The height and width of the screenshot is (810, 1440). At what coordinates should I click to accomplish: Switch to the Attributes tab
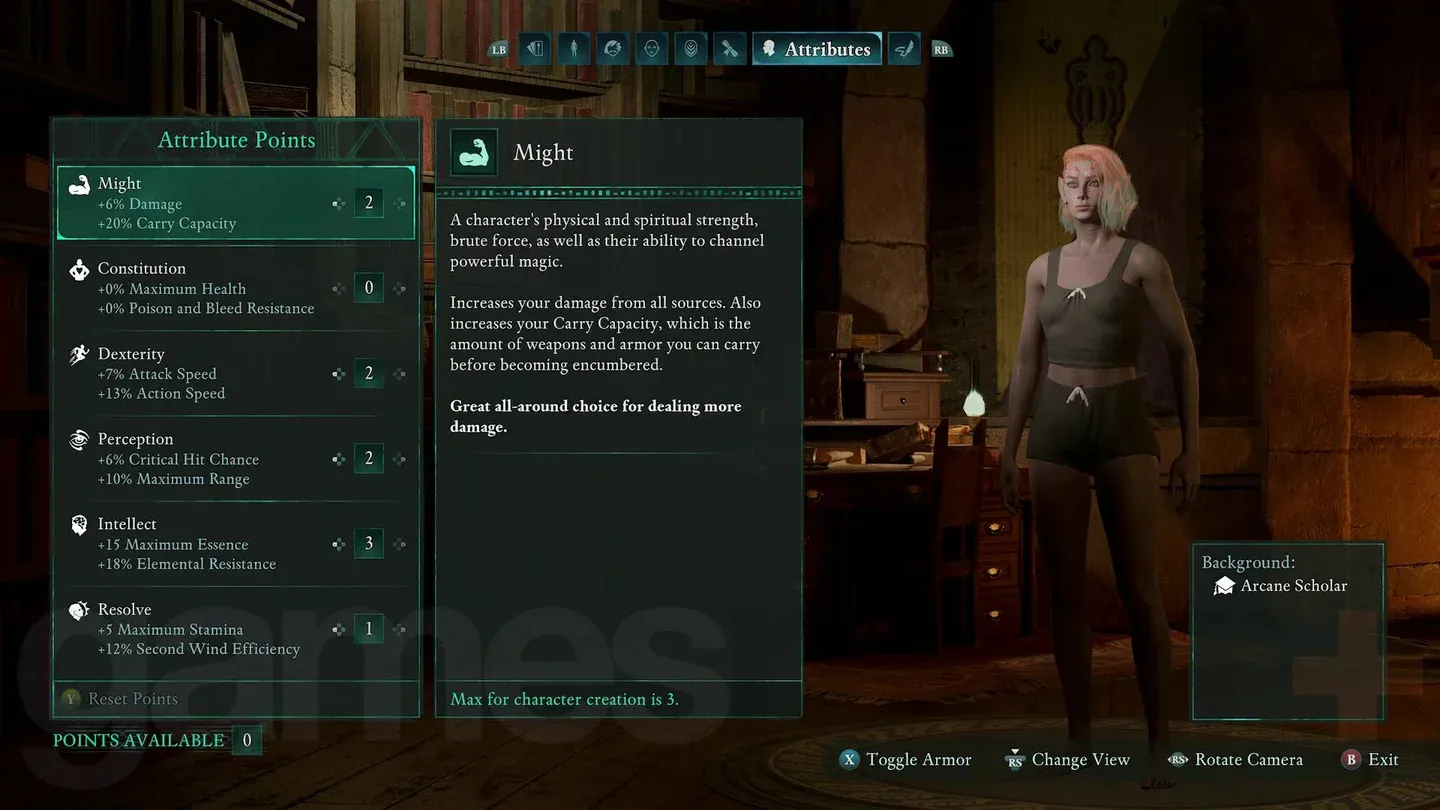pyautogui.click(x=816, y=49)
